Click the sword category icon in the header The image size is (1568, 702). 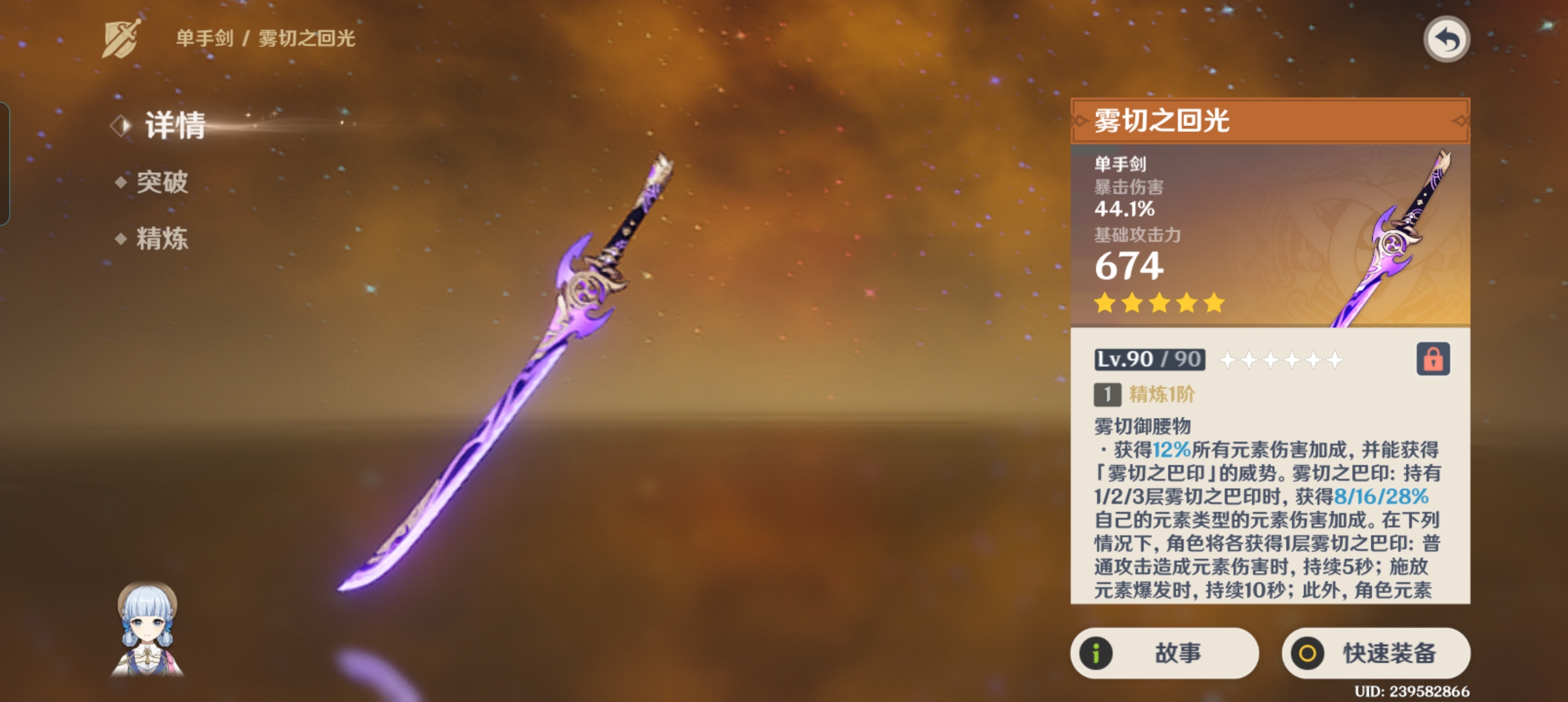(x=122, y=39)
